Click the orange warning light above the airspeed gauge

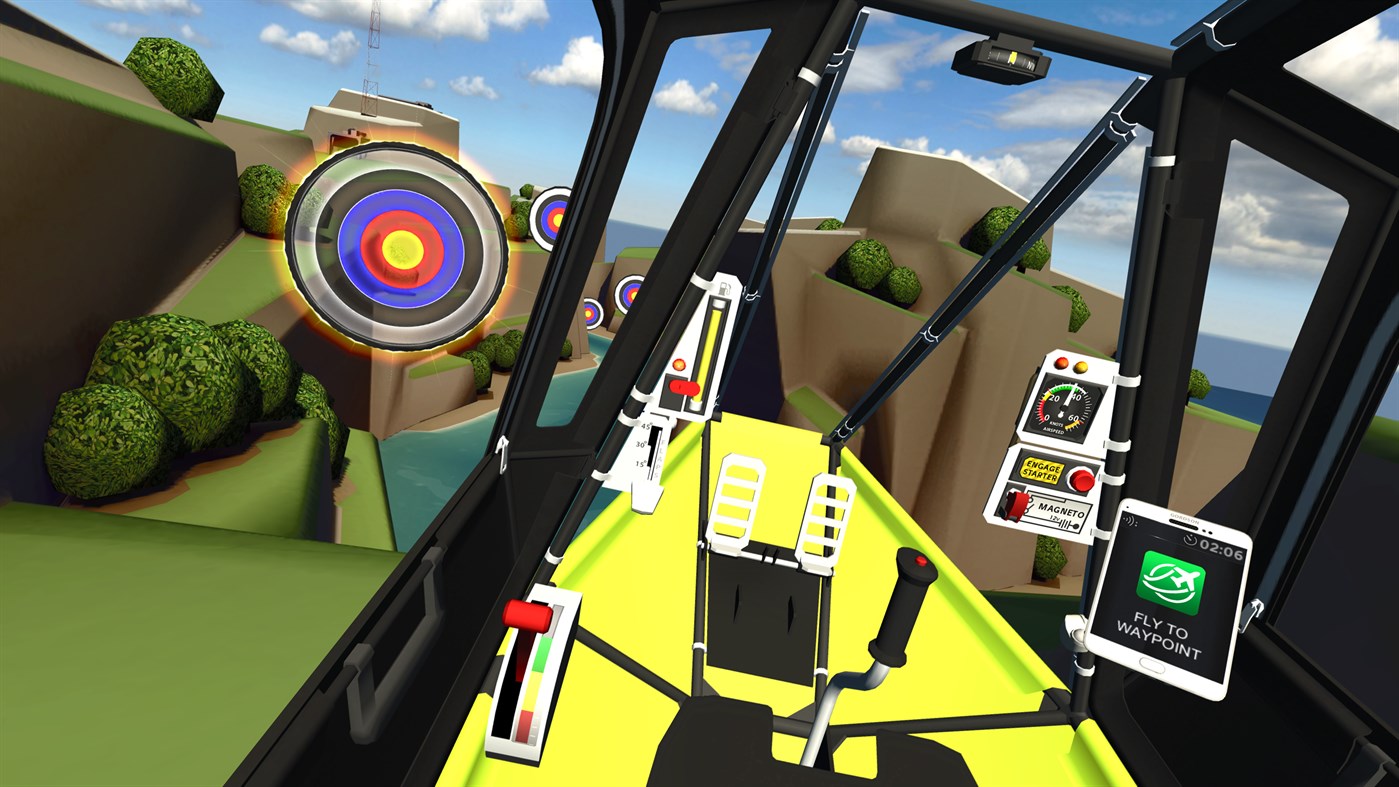tap(1060, 364)
